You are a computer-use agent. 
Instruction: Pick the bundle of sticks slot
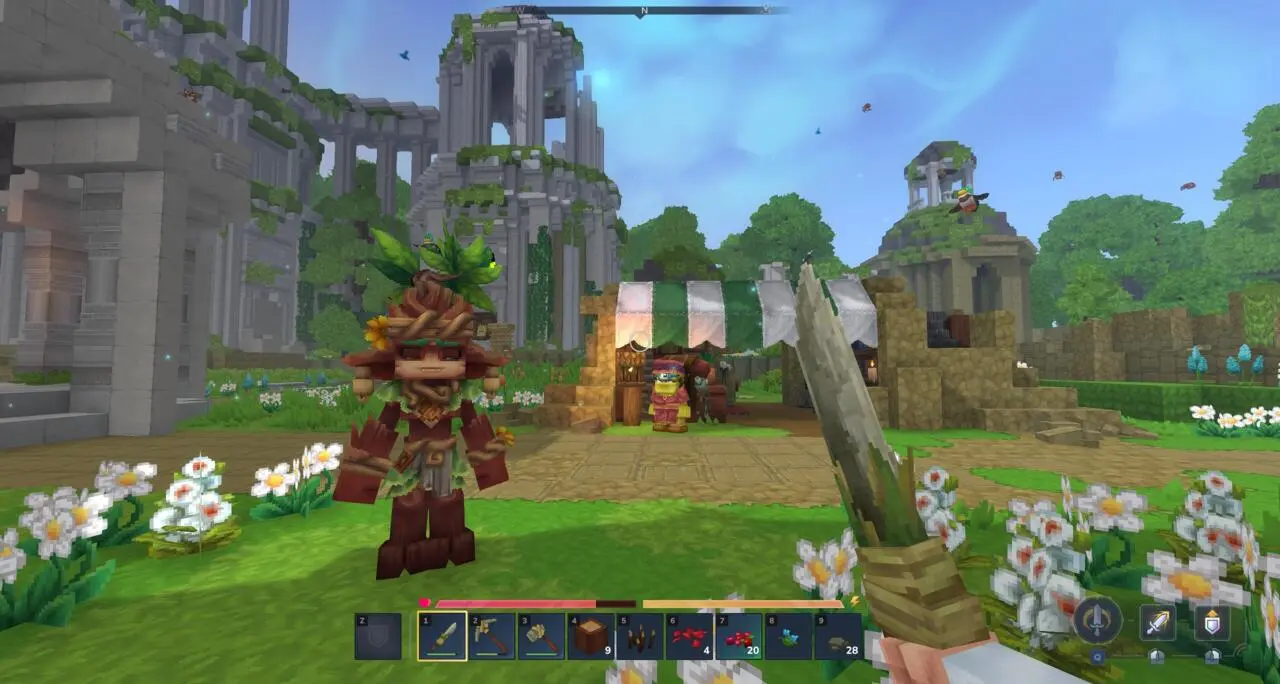pos(640,636)
